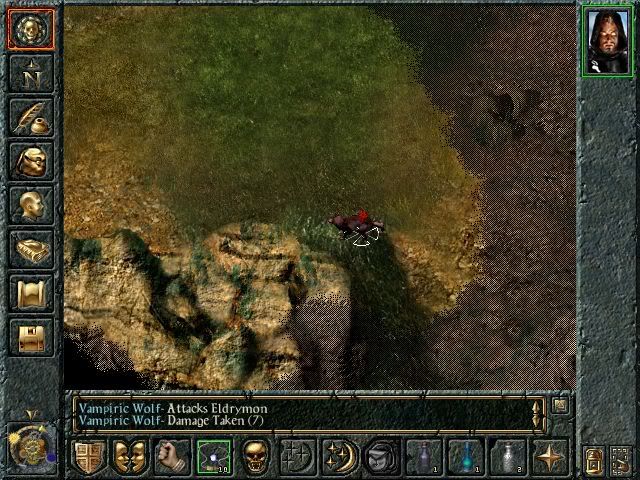Open the cast spell moon-and-star button
The image size is (640, 480).
[x=338, y=458]
